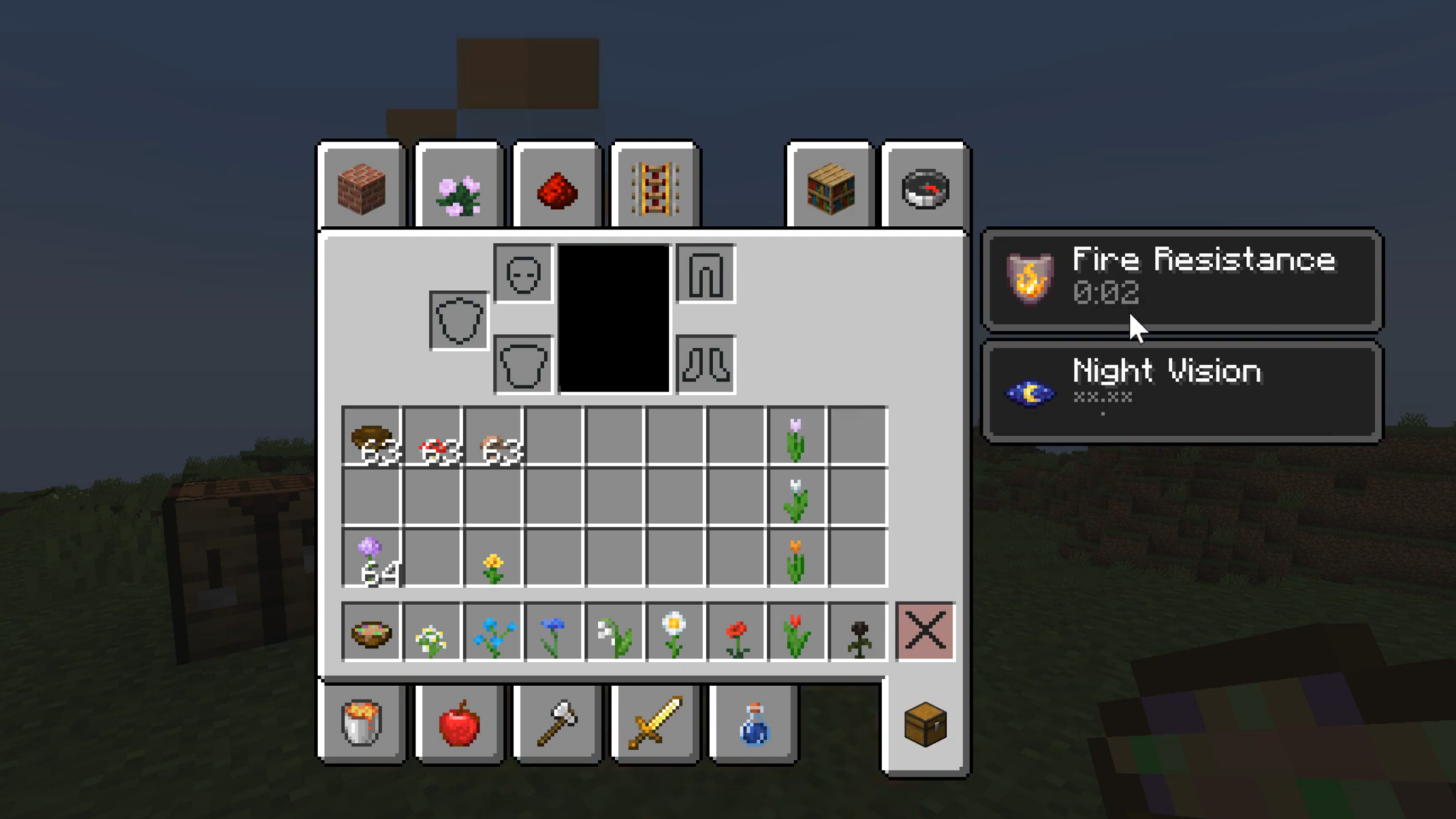Viewport: 1456px width, 819px height.
Task: Pick the red apple from the hotbar
Action: click(459, 723)
